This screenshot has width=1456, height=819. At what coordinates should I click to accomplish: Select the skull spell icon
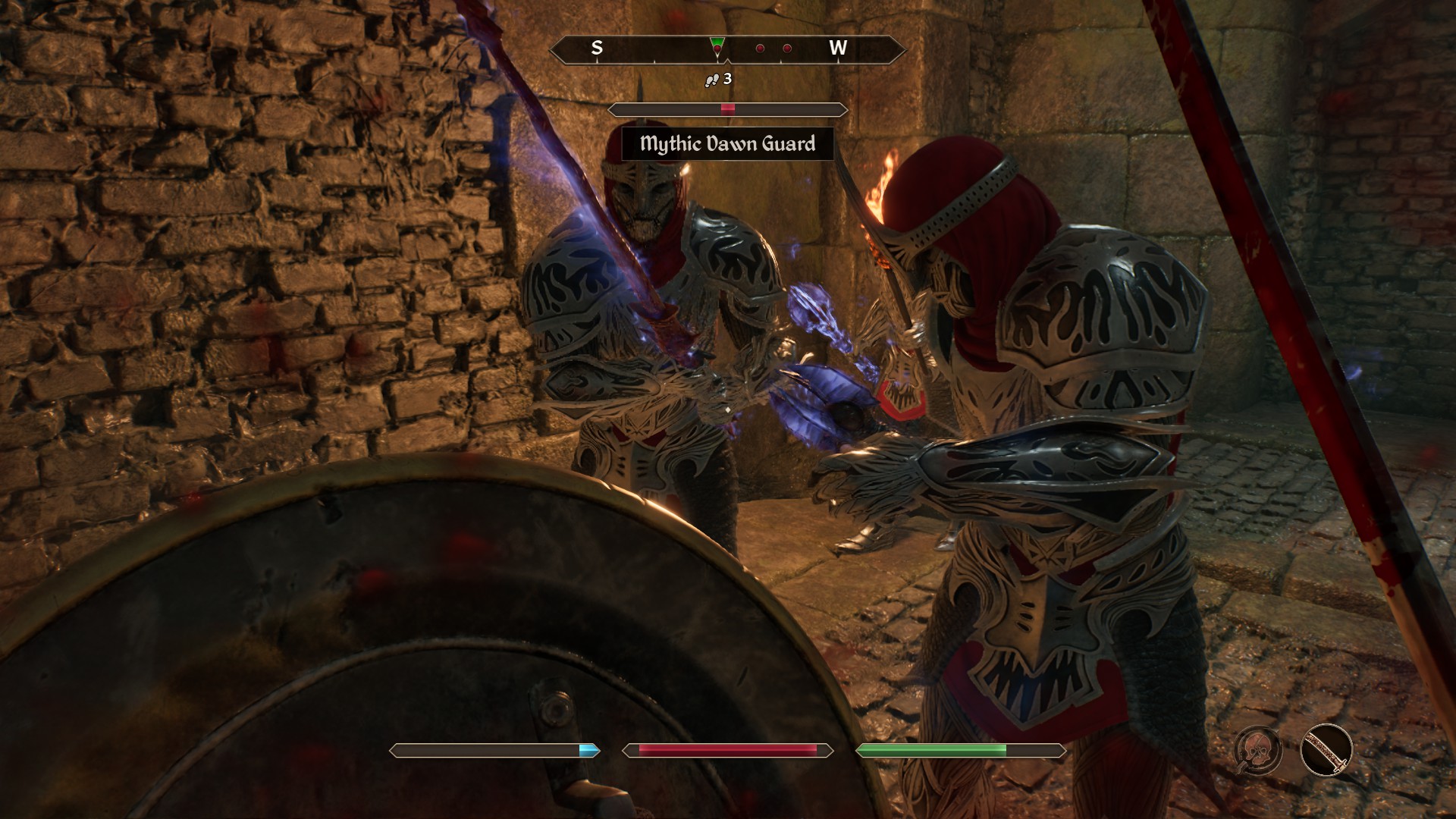[x=1258, y=750]
